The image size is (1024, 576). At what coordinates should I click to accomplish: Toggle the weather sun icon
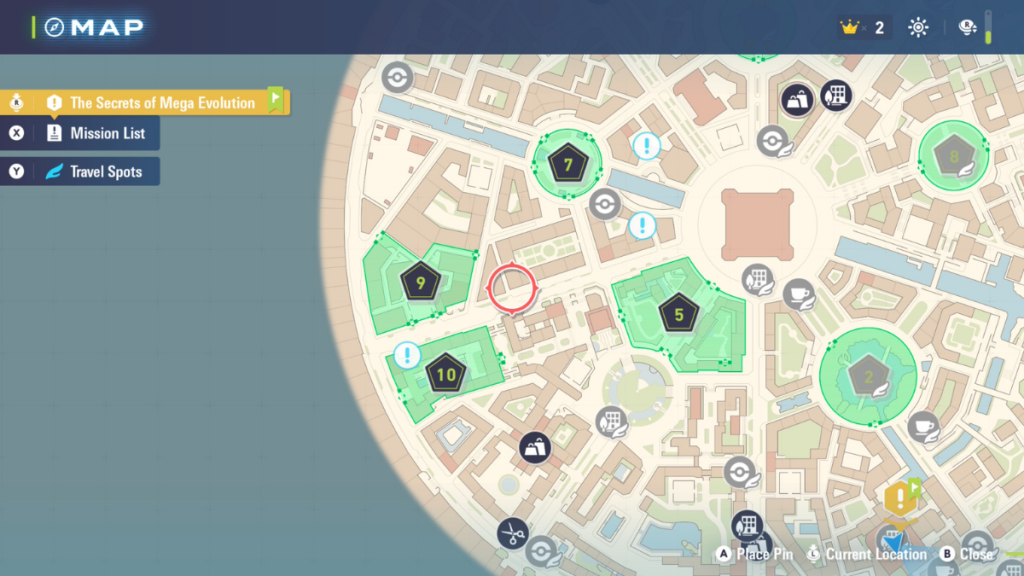[917, 27]
